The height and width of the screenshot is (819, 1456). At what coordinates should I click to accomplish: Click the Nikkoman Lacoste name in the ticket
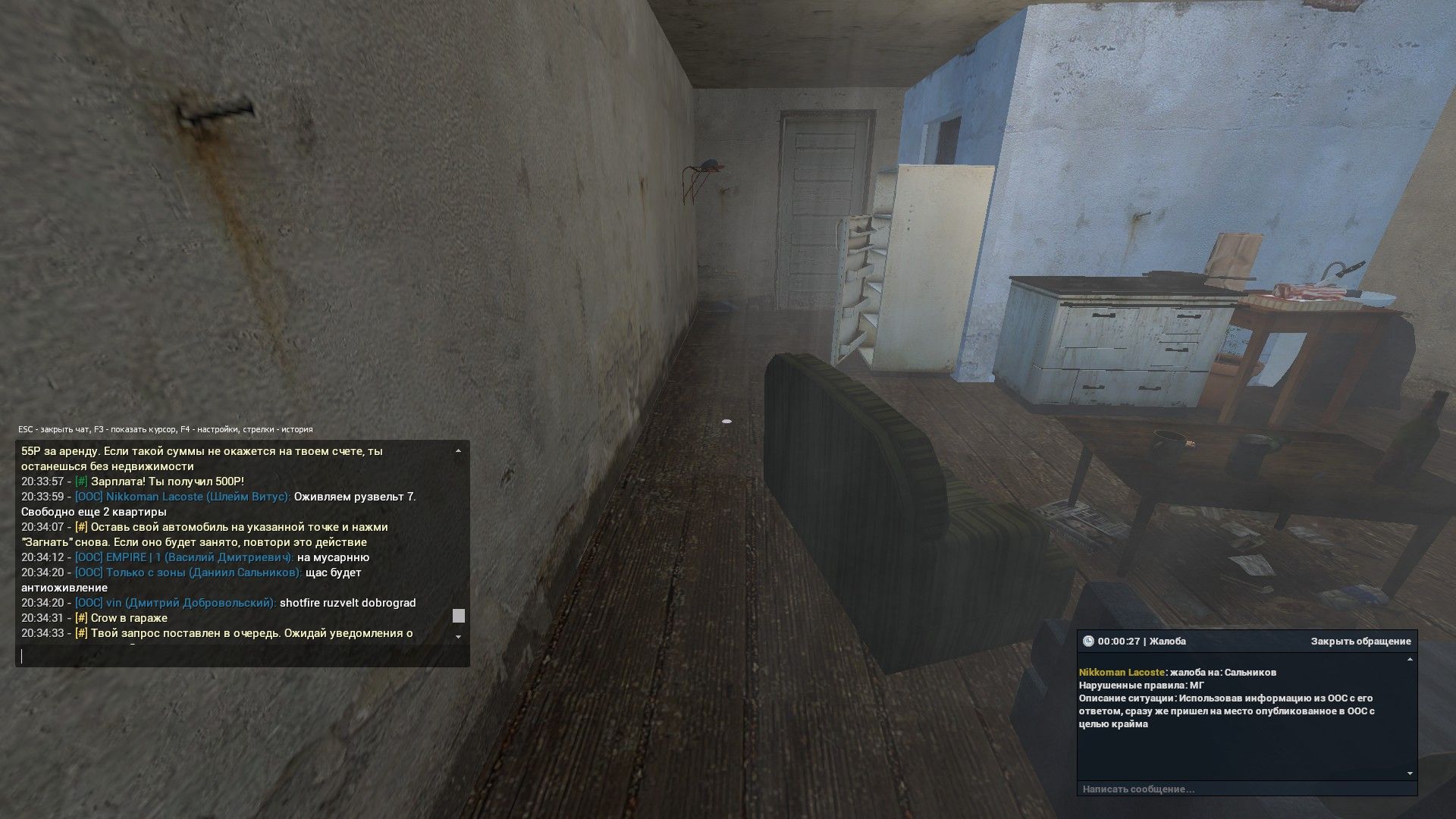tap(1121, 673)
